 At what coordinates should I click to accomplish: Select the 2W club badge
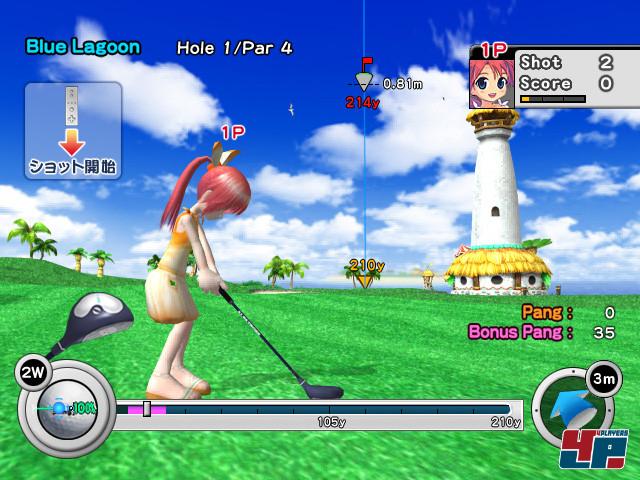click(29, 373)
